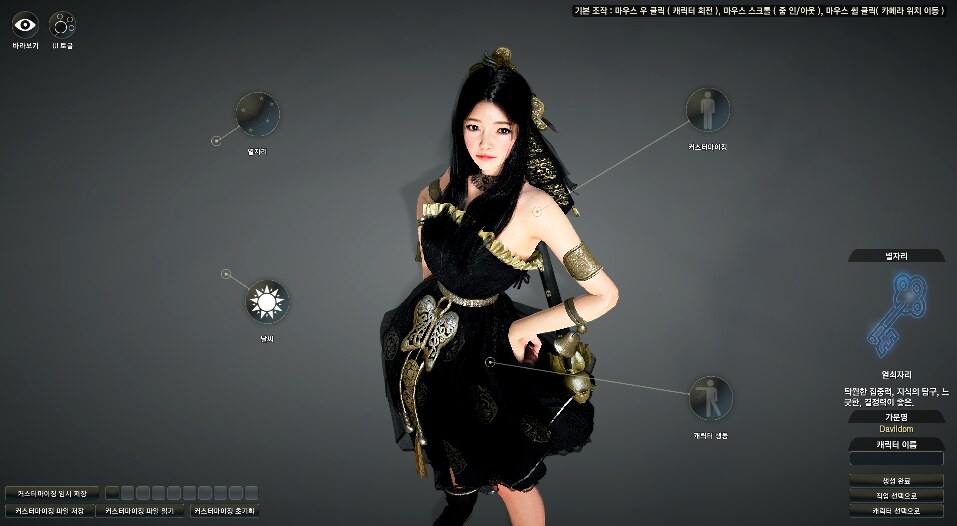Confirm creation with 생성 완료
The height and width of the screenshot is (526, 957).
[896, 480]
